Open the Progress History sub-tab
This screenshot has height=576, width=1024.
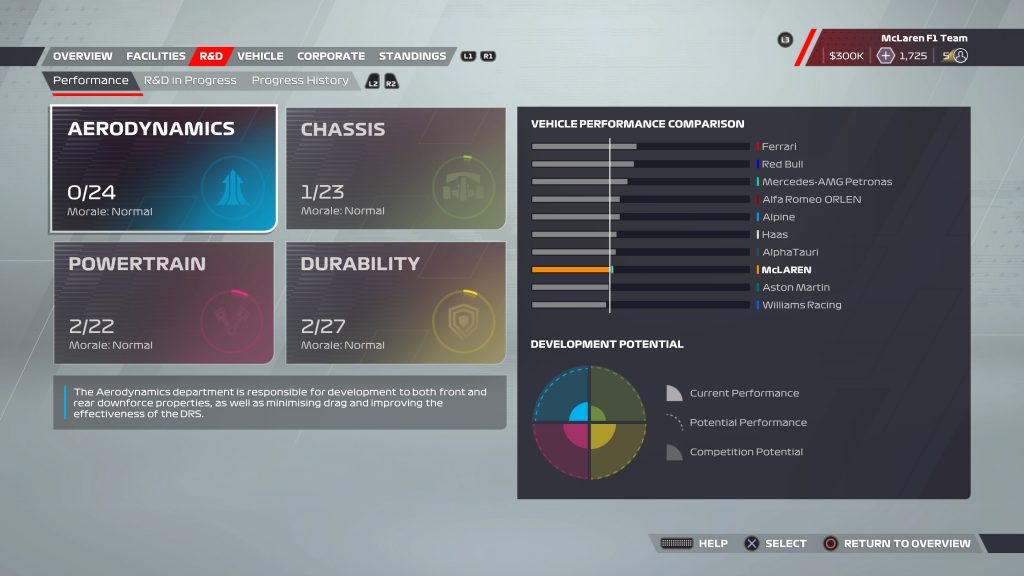pyautogui.click(x=300, y=80)
